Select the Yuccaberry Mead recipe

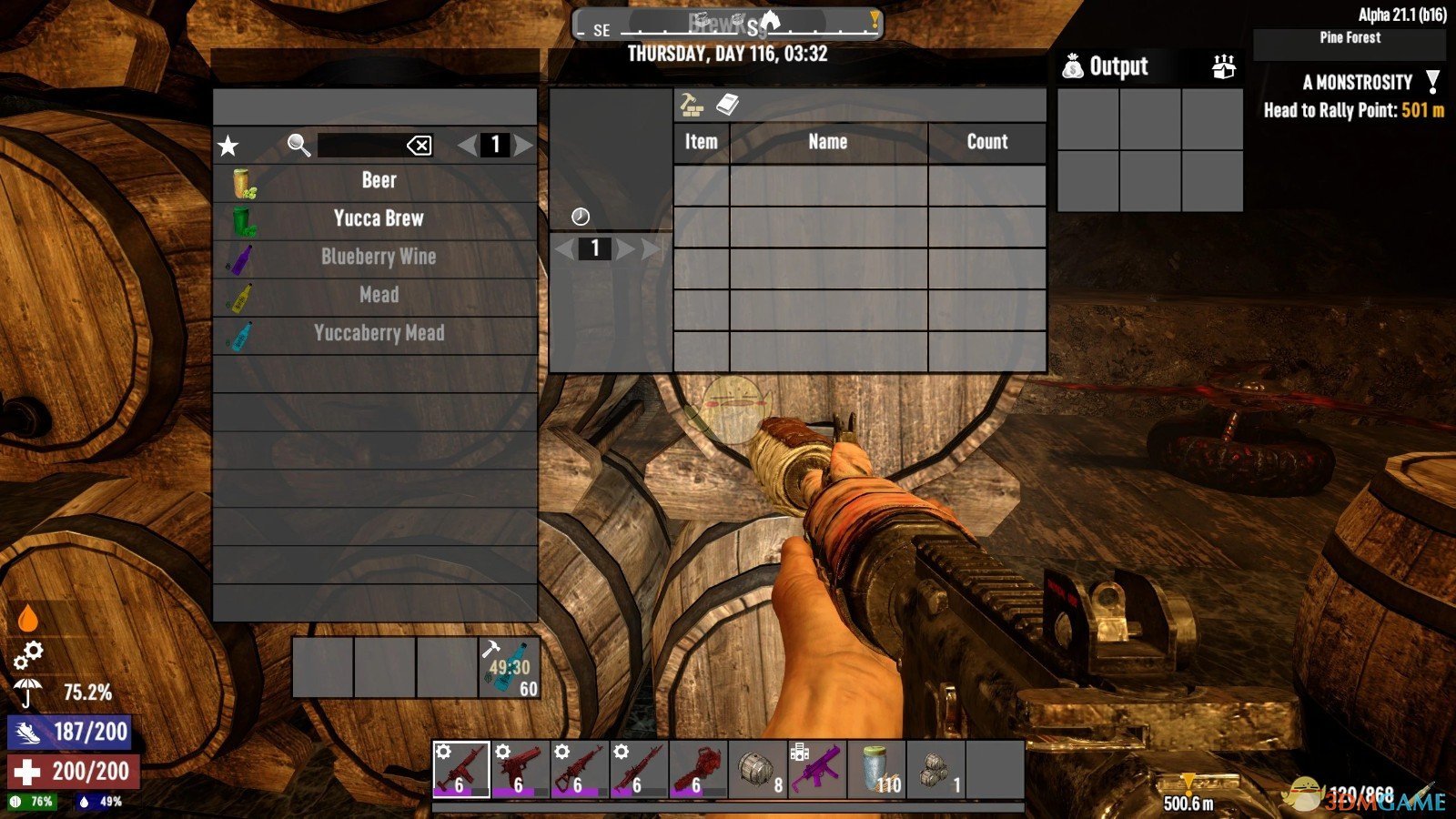coord(378,333)
